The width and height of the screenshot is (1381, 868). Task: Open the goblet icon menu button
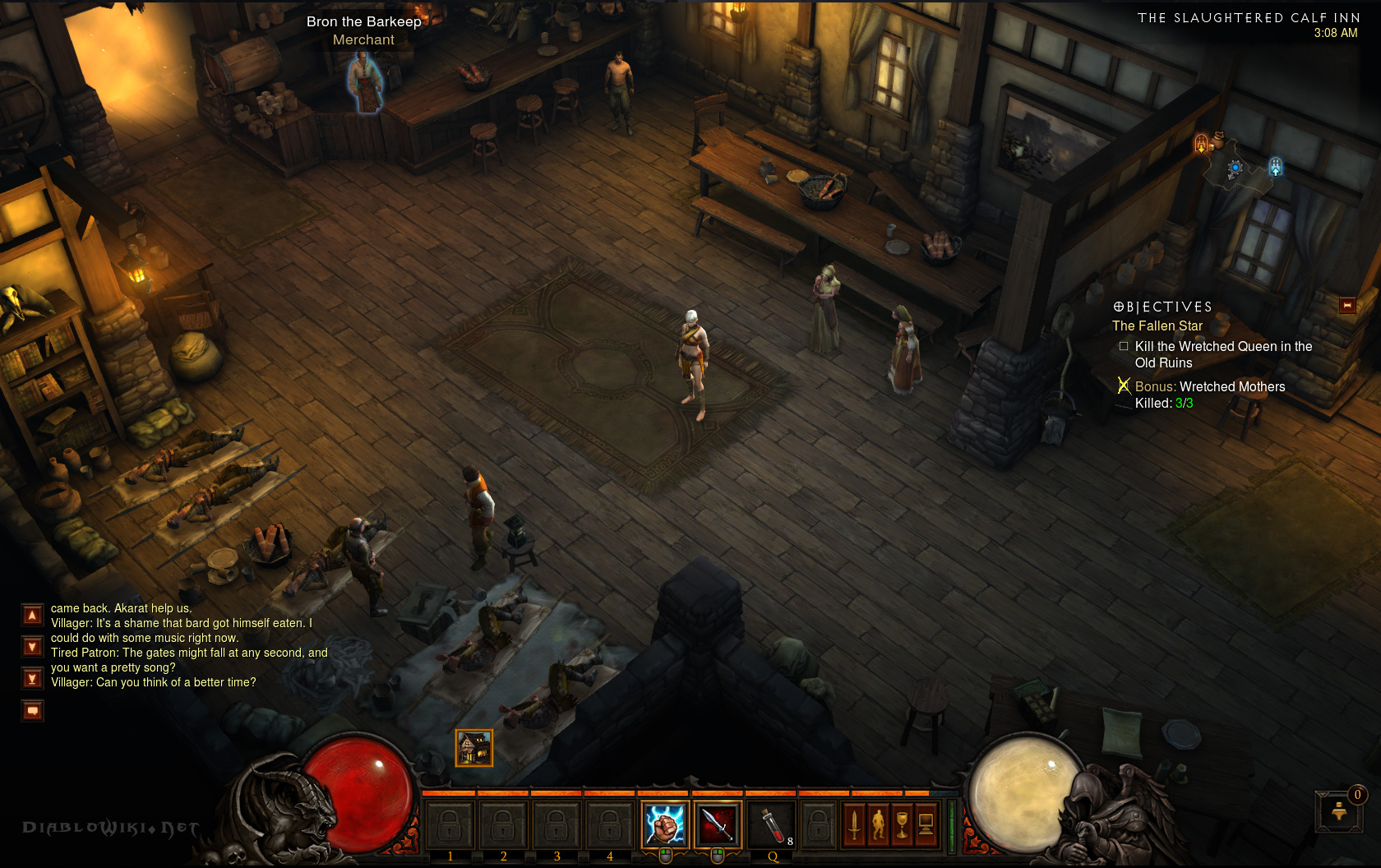[x=902, y=824]
